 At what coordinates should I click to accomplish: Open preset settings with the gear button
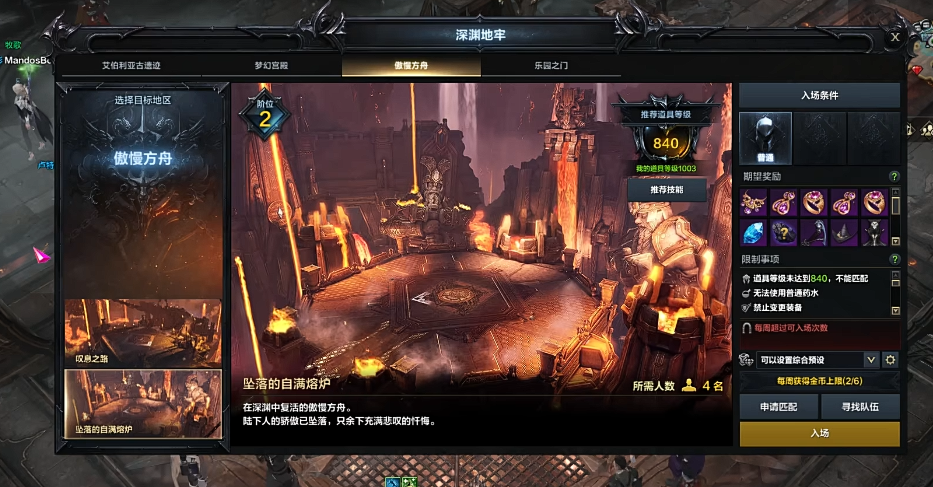pyautogui.click(x=890, y=360)
